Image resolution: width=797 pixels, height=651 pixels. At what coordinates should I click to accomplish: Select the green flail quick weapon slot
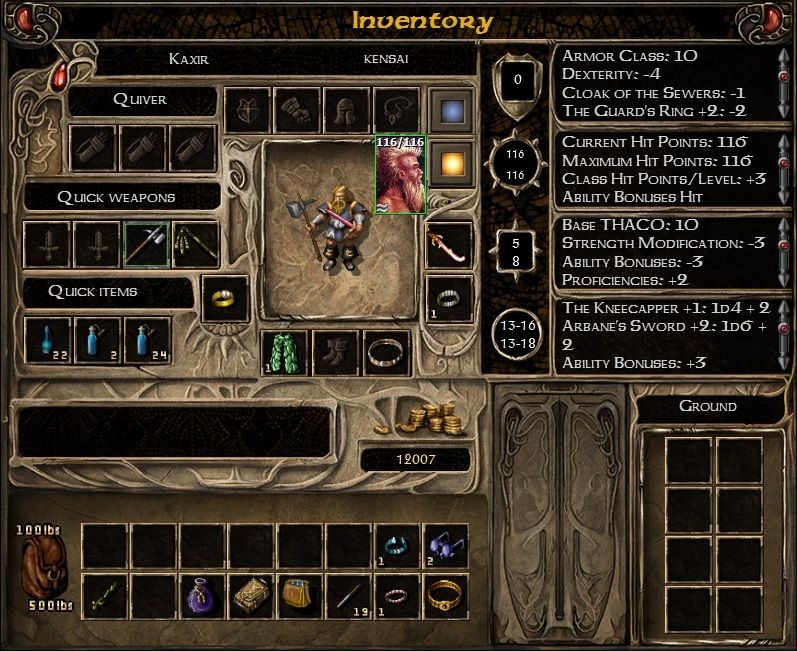click(x=195, y=244)
